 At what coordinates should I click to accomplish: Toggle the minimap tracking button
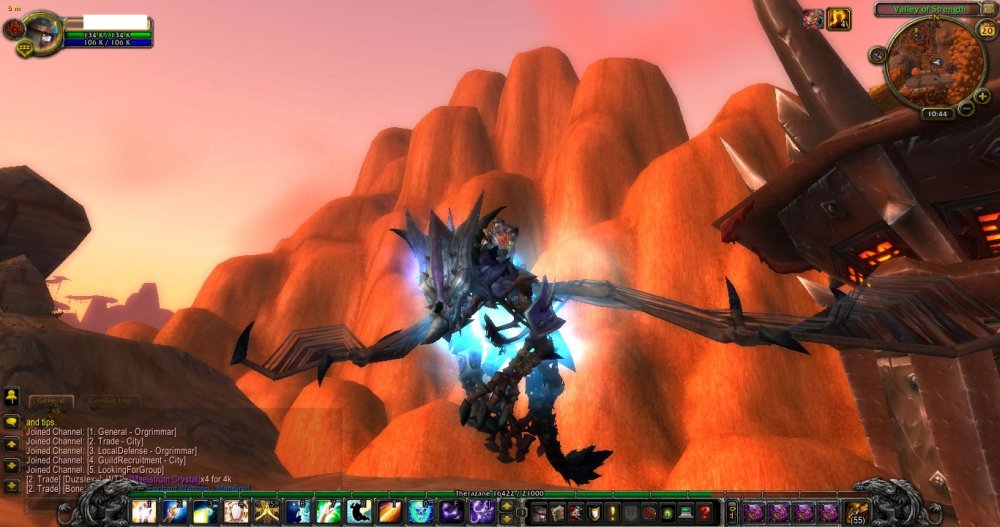[x=877, y=55]
